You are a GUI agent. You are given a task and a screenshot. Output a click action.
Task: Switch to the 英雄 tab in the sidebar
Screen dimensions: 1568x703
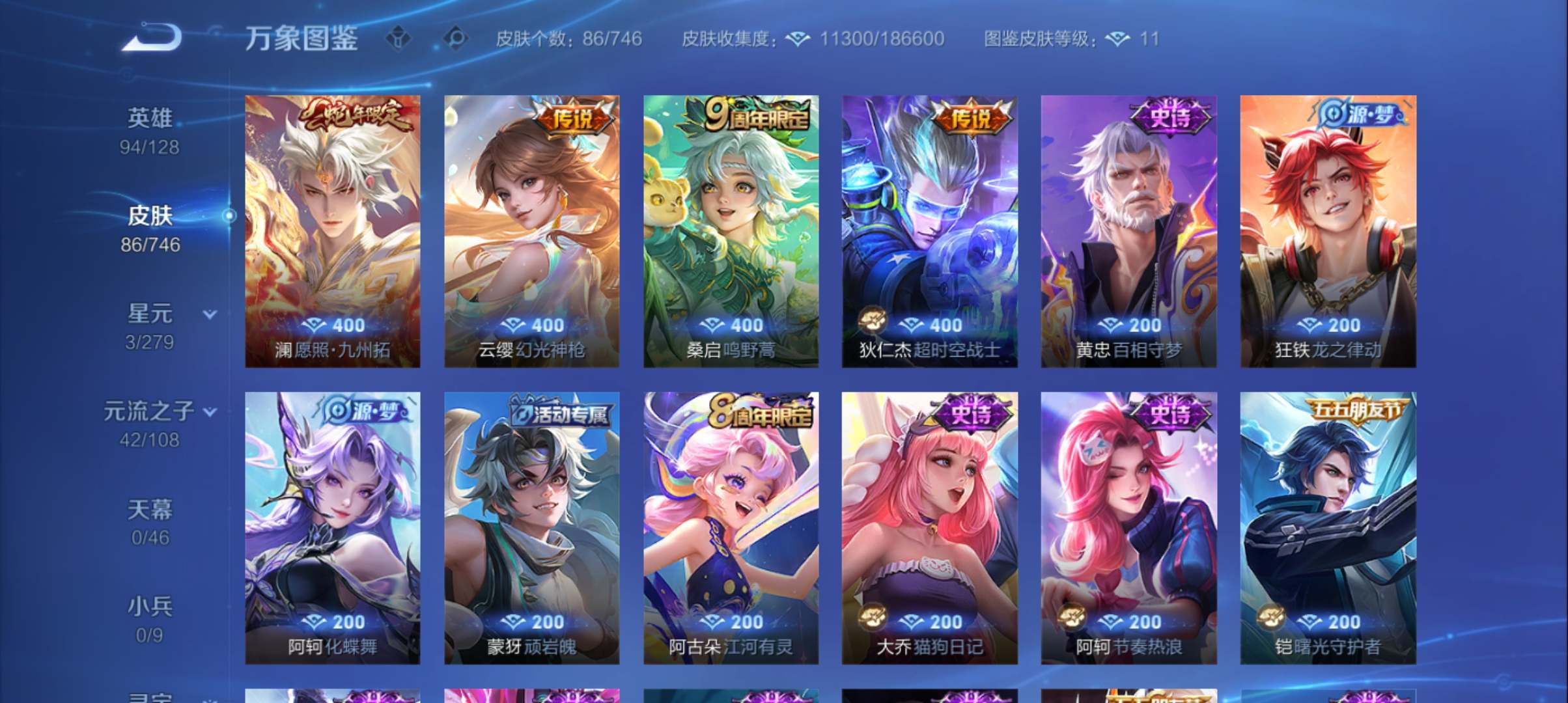149,117
